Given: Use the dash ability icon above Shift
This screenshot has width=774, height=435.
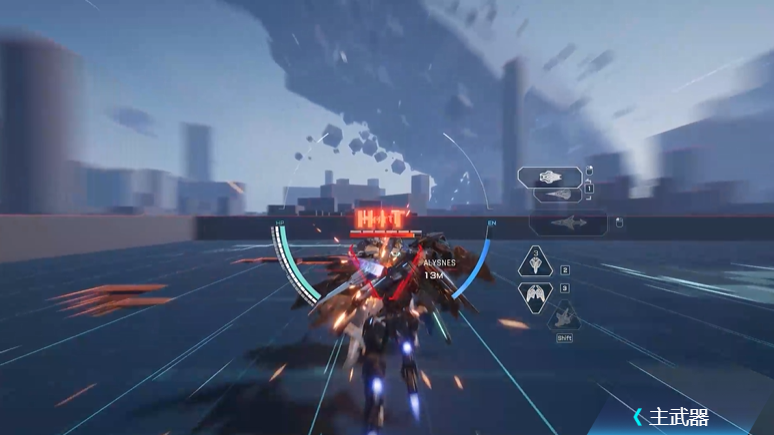Looking at the screenshot, I should pyautogui.click(x=563, y=319).
